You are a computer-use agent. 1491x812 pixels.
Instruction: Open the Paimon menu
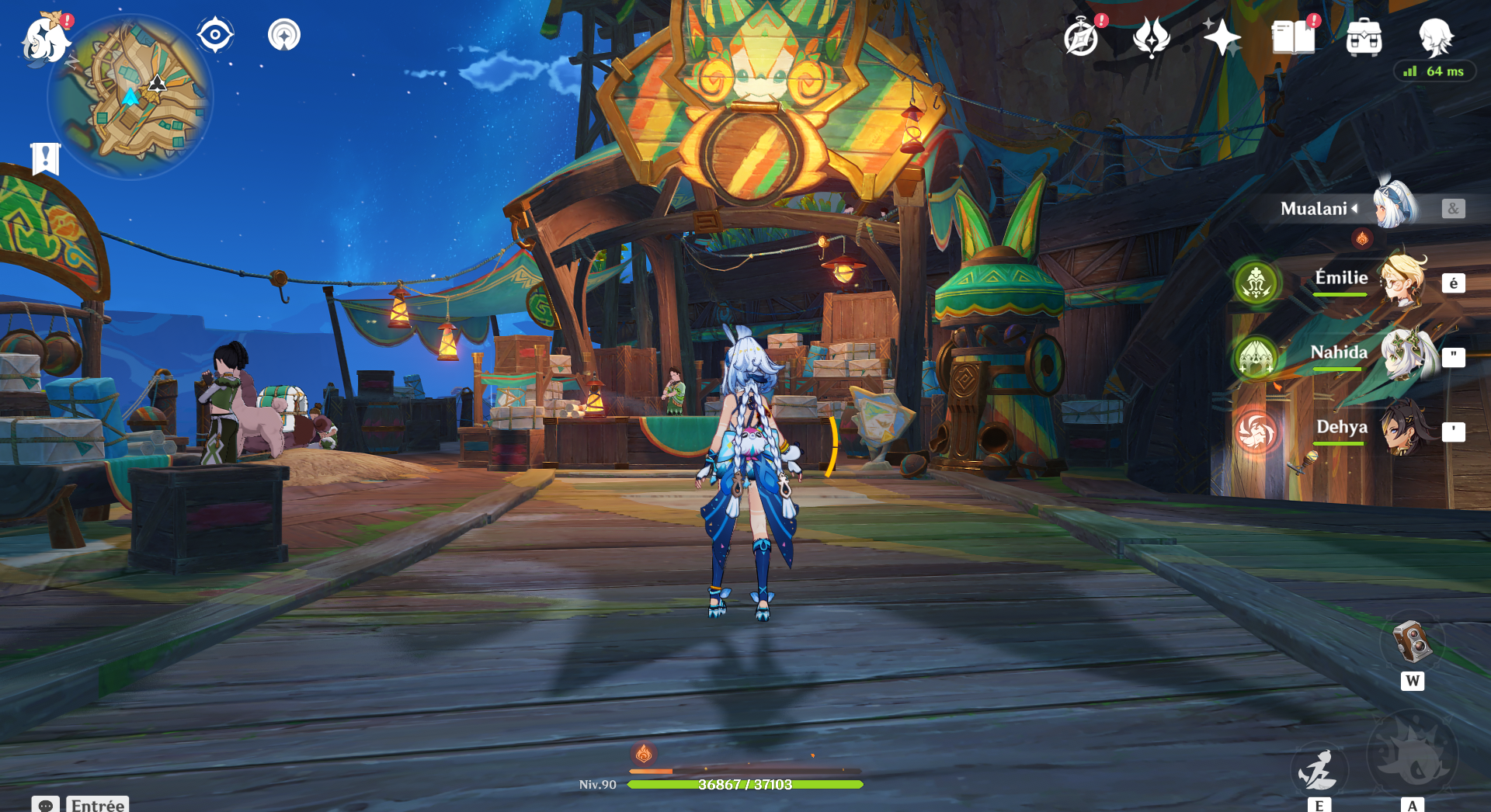45,39
